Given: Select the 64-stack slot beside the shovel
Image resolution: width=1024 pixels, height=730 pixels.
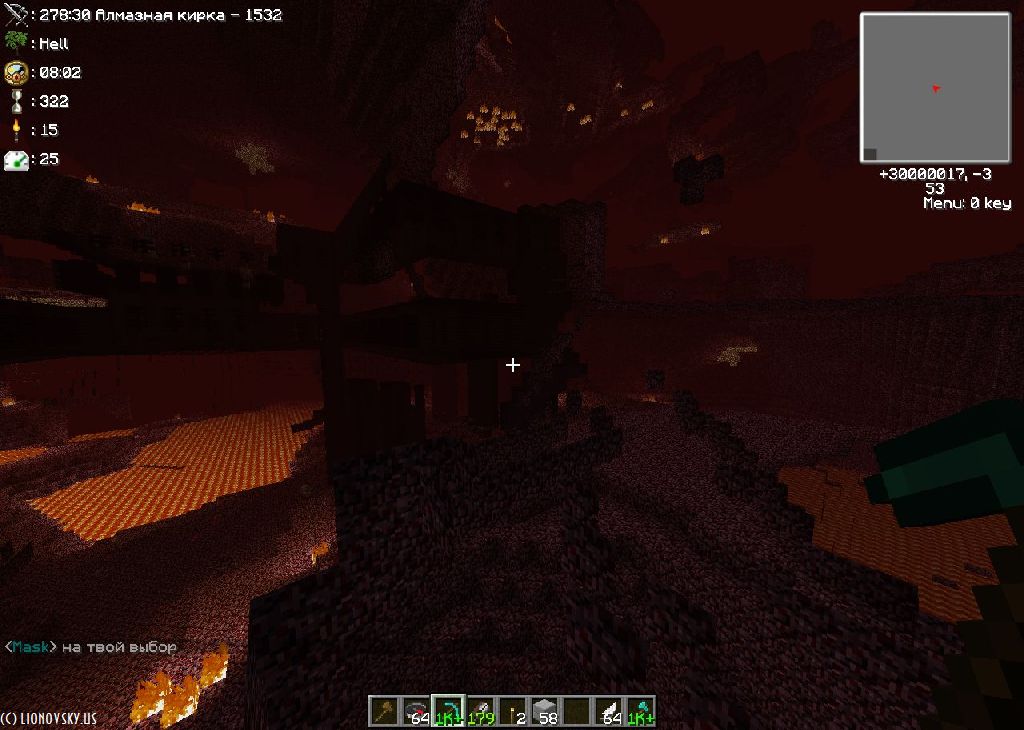Looking at the screenshot, I should [x=416, y=711].
